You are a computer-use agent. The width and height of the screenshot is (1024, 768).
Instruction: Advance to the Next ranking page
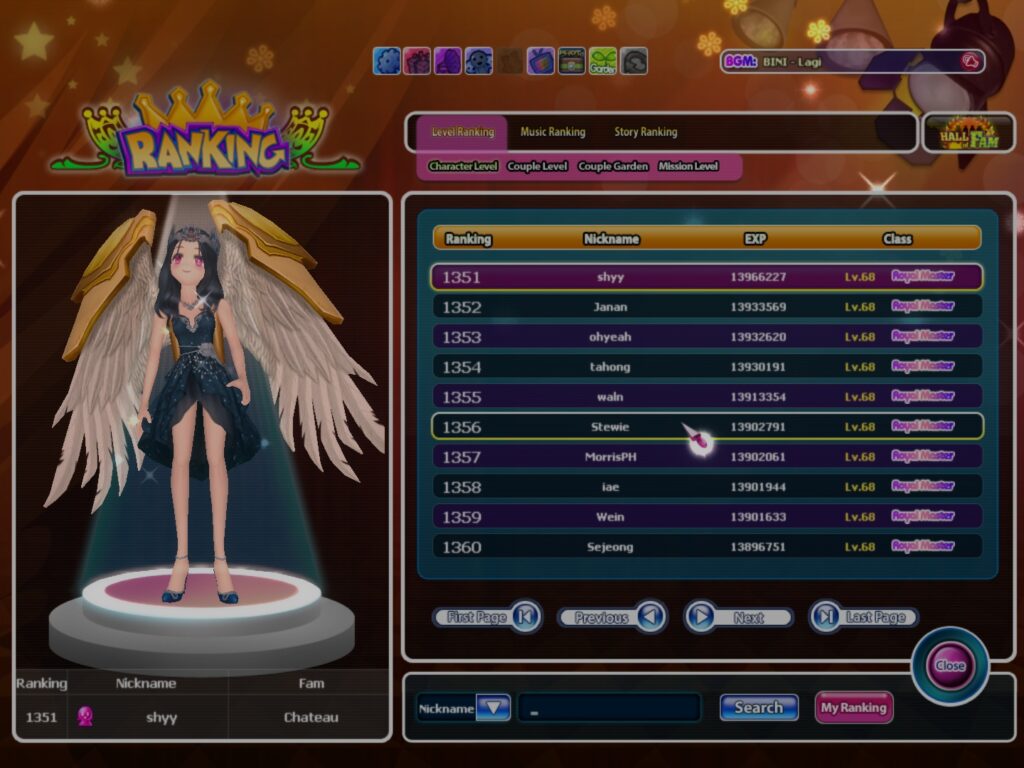(x=738, y=617)
